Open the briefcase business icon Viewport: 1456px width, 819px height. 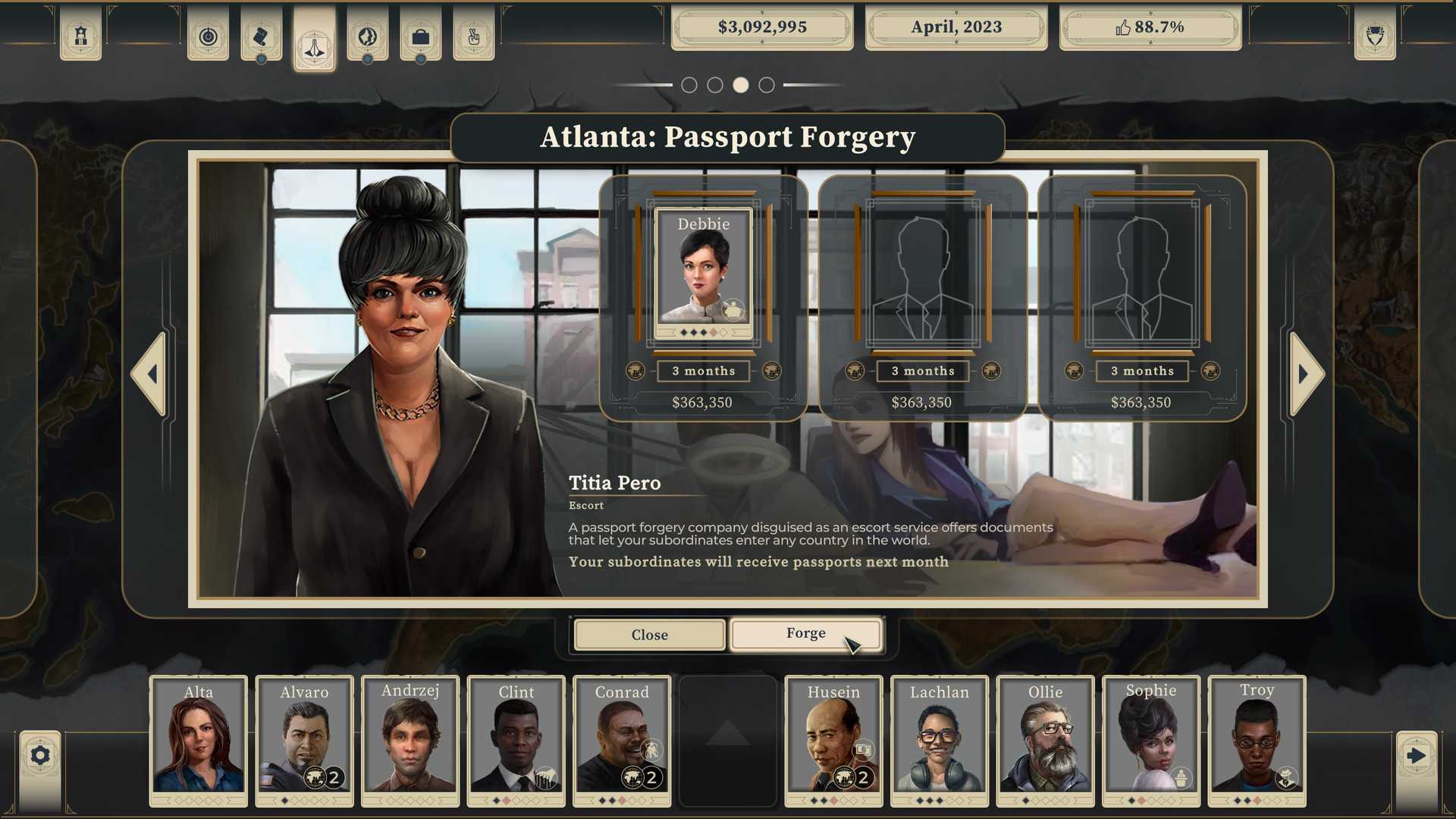click(x=420, y=35)
